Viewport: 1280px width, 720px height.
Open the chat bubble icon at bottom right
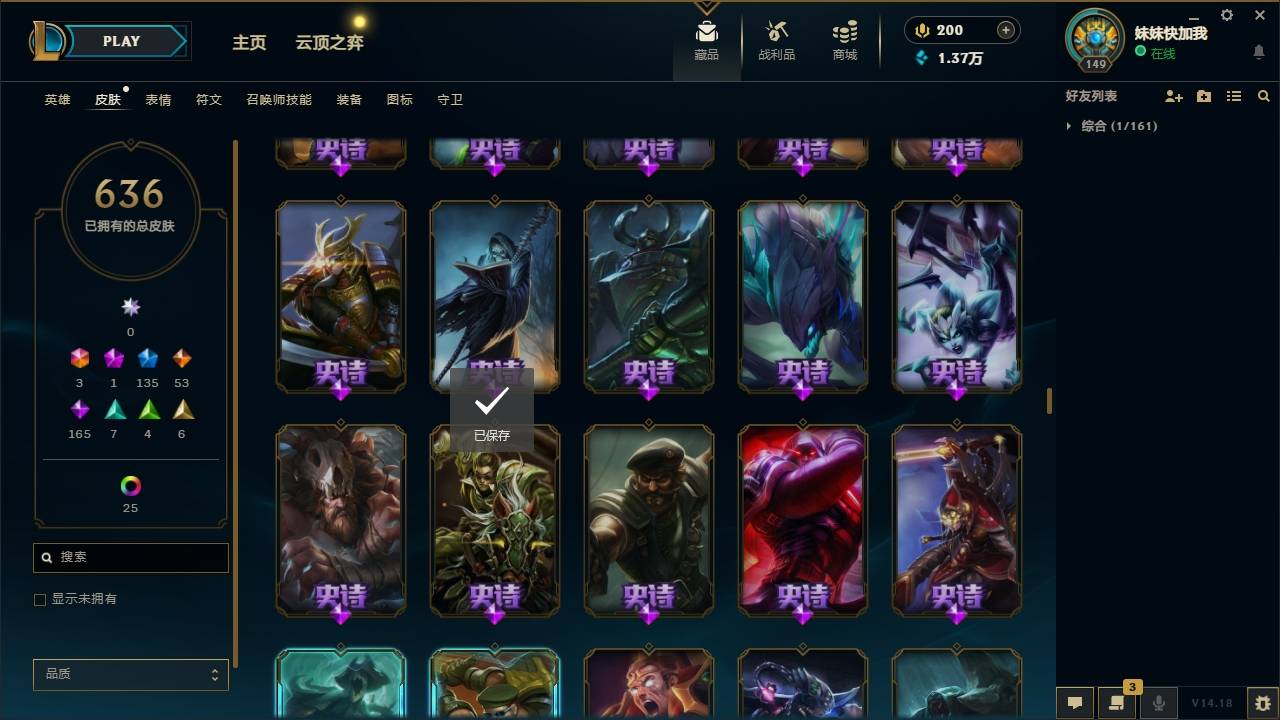coord(1075,703)
